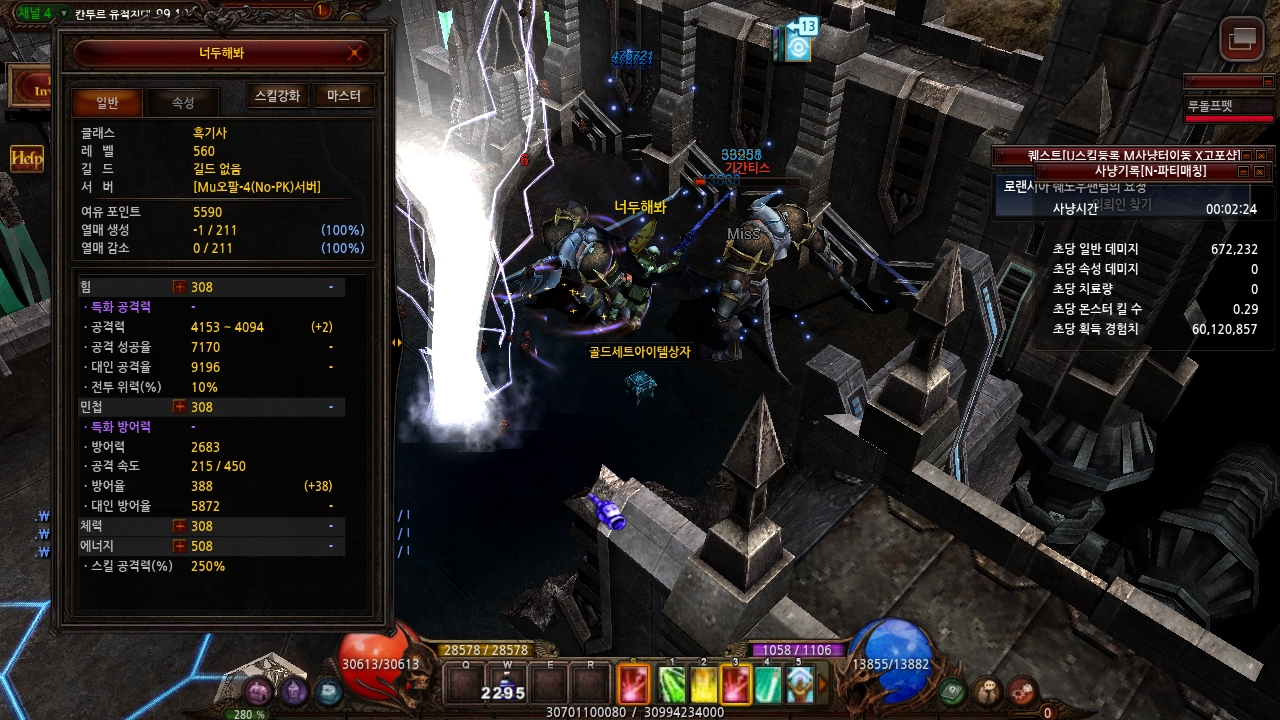1280x720 pixels.
Task: Select the teal skill in slot 4
Action: pyautogui.click(x=767, y=685)
